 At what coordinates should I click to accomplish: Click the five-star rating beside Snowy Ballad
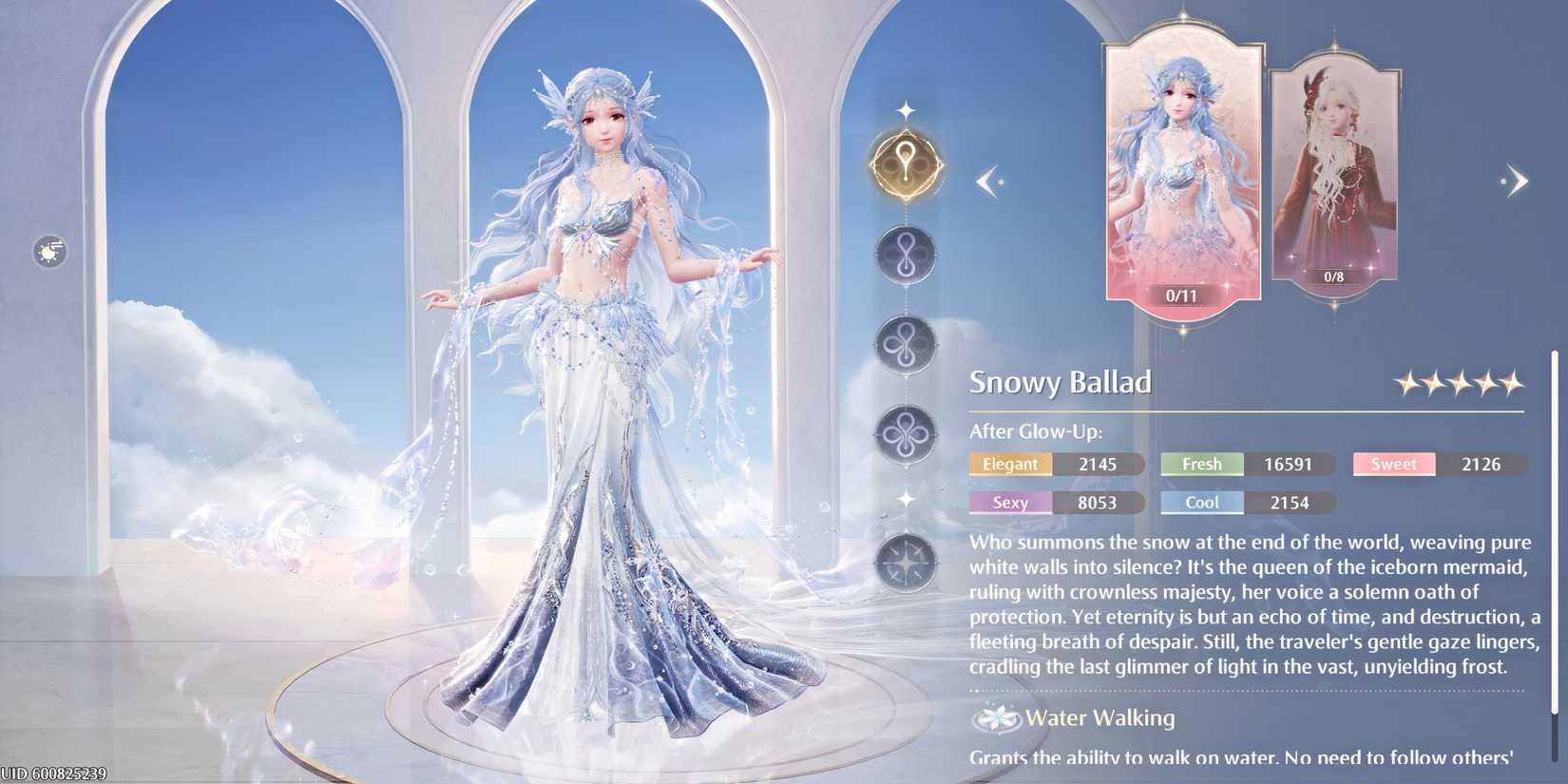coord(1459,381)
